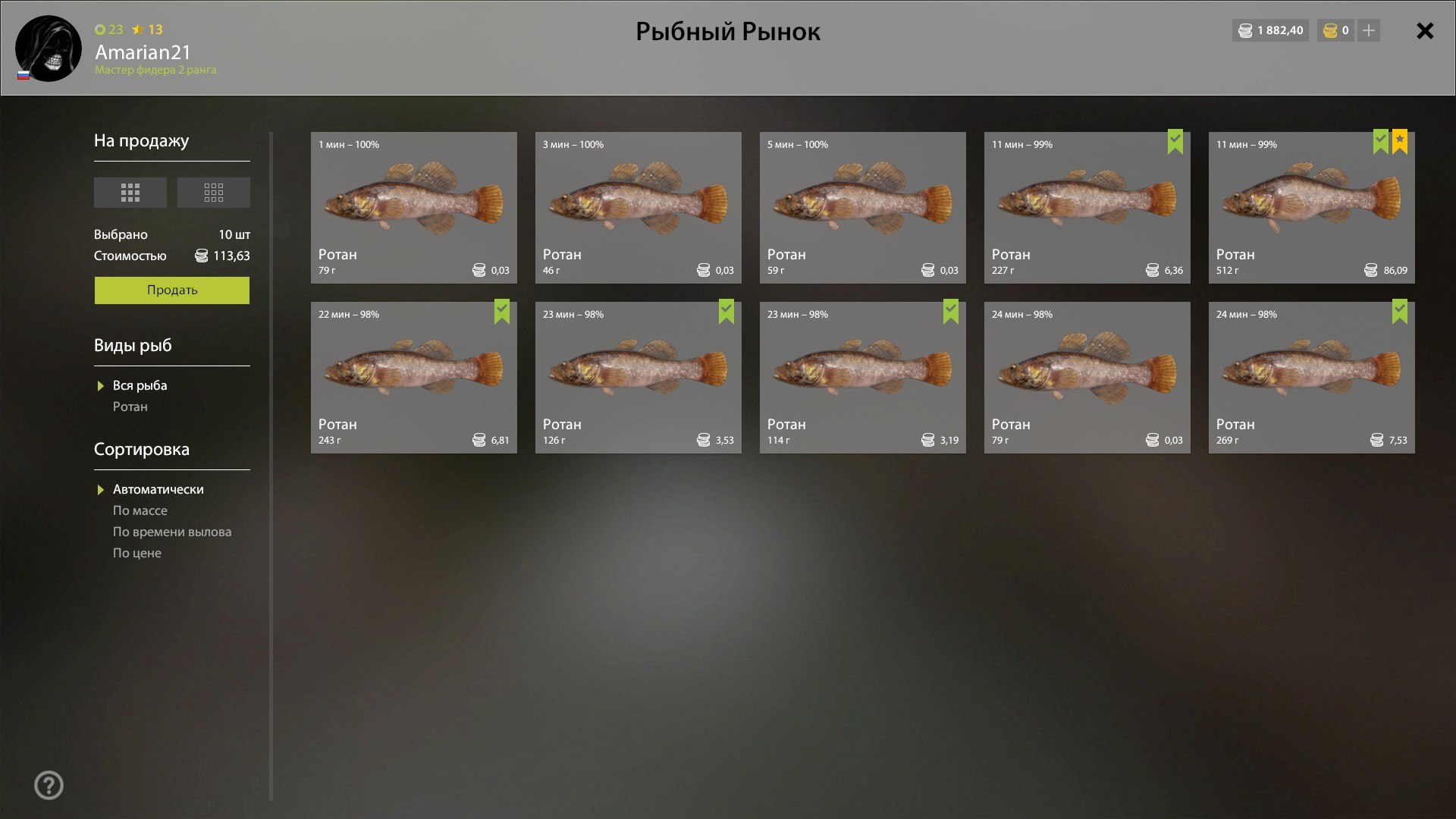Viewport: 1456px width, 819px height.
Task: Select the 512 g Ротан worth 86,09
Action: point(1311,208)
